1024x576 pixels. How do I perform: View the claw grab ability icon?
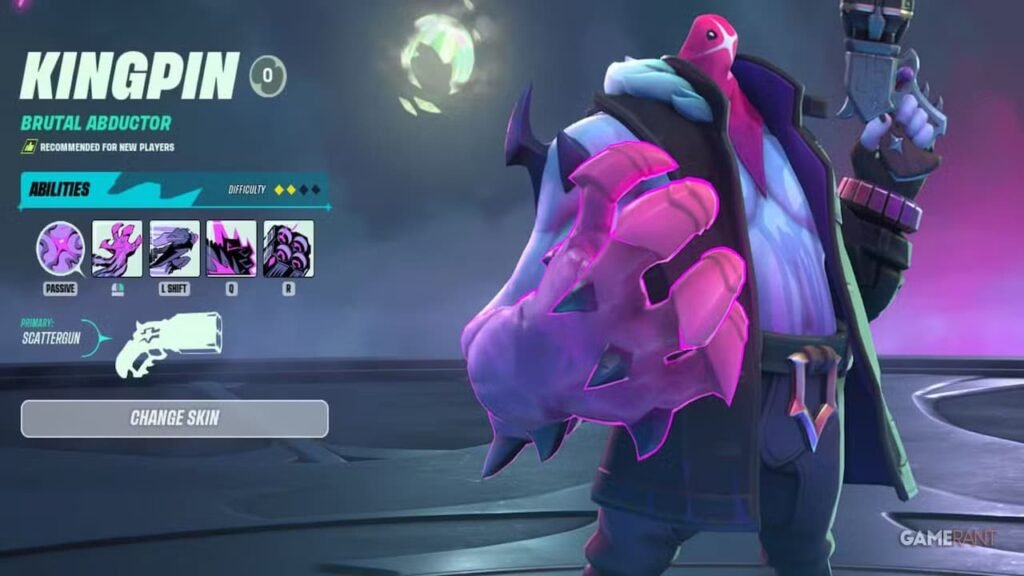pos(117,248)
